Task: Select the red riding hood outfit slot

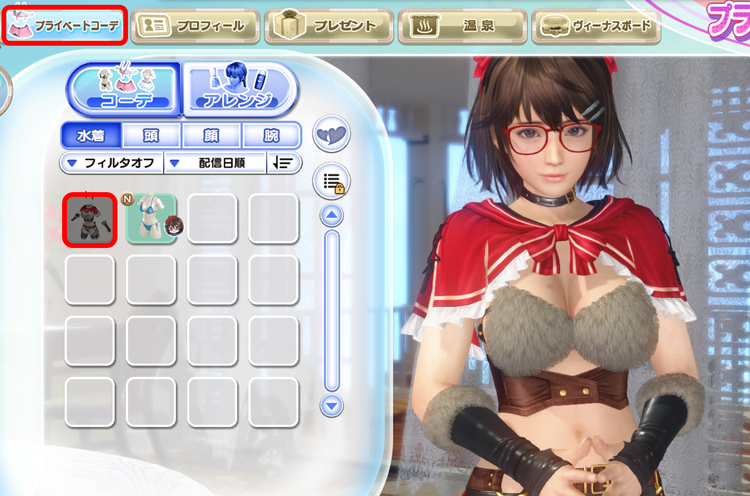Action: click(90, 219)
